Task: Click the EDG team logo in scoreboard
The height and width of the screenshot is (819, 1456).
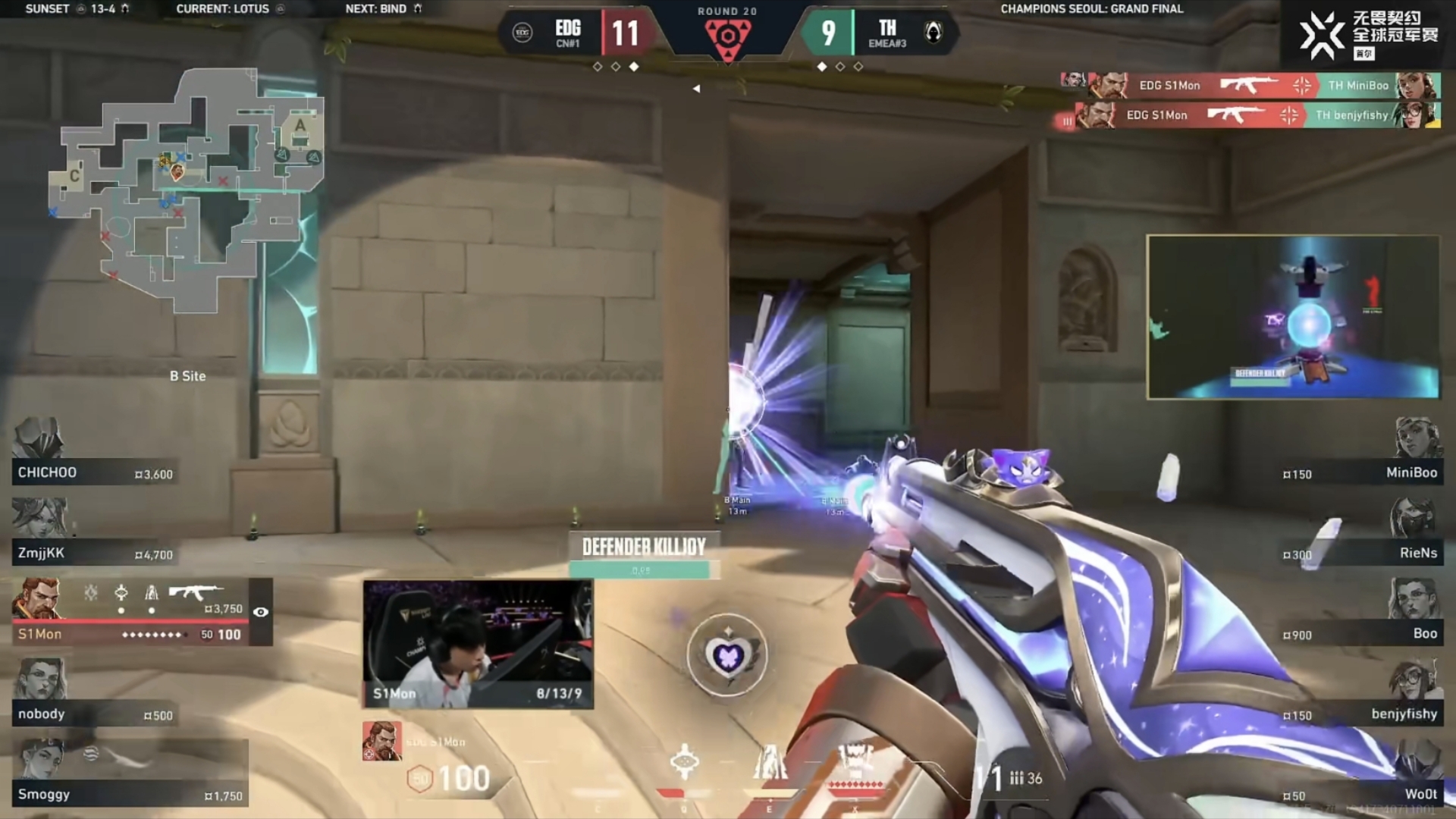Action: pyautogui.click(x=522, y=33)
